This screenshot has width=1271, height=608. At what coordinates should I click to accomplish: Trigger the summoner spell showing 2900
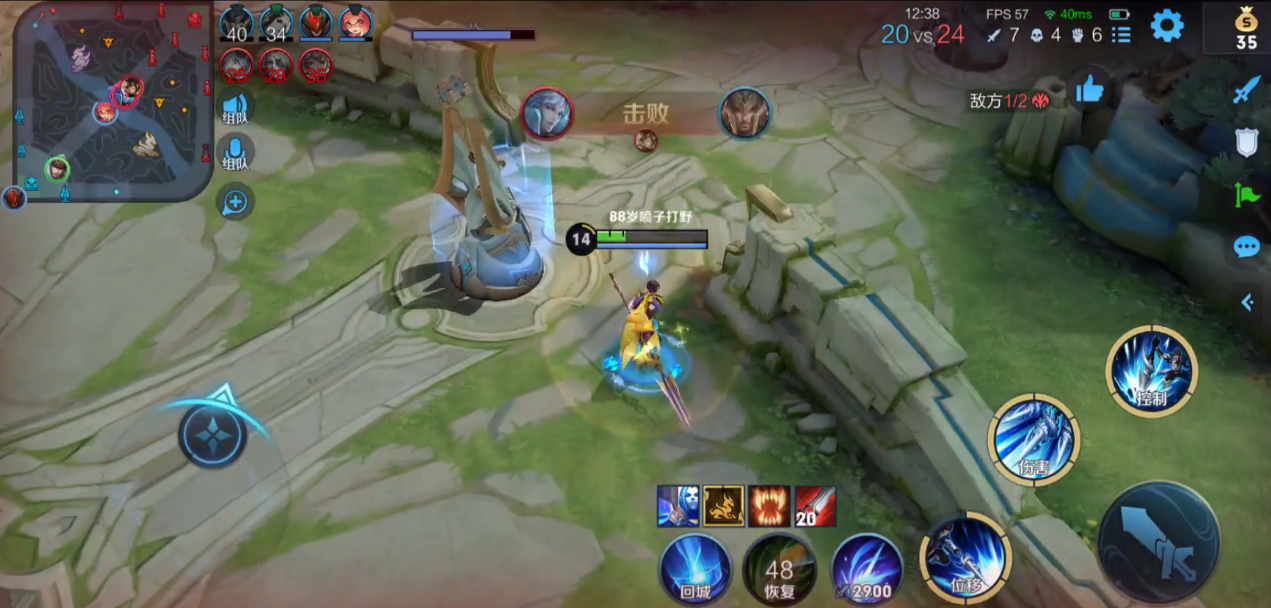pos(866,568)
